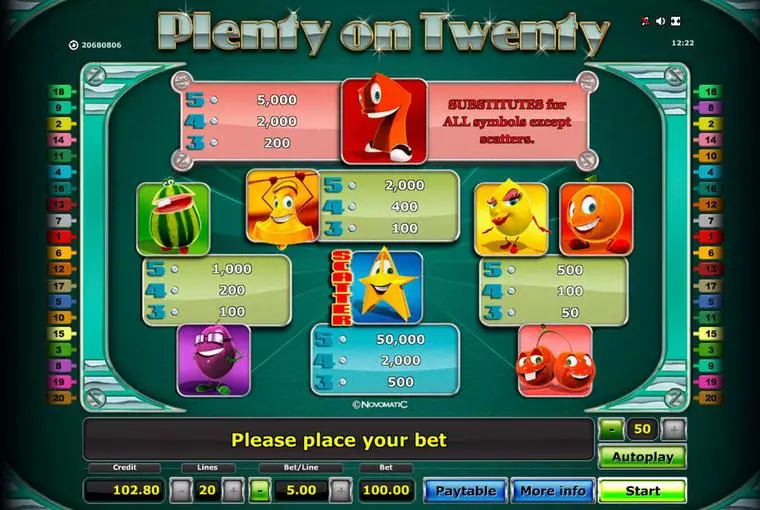Start the spin with the Start button
760x510 pixels.
click(642, 490)
